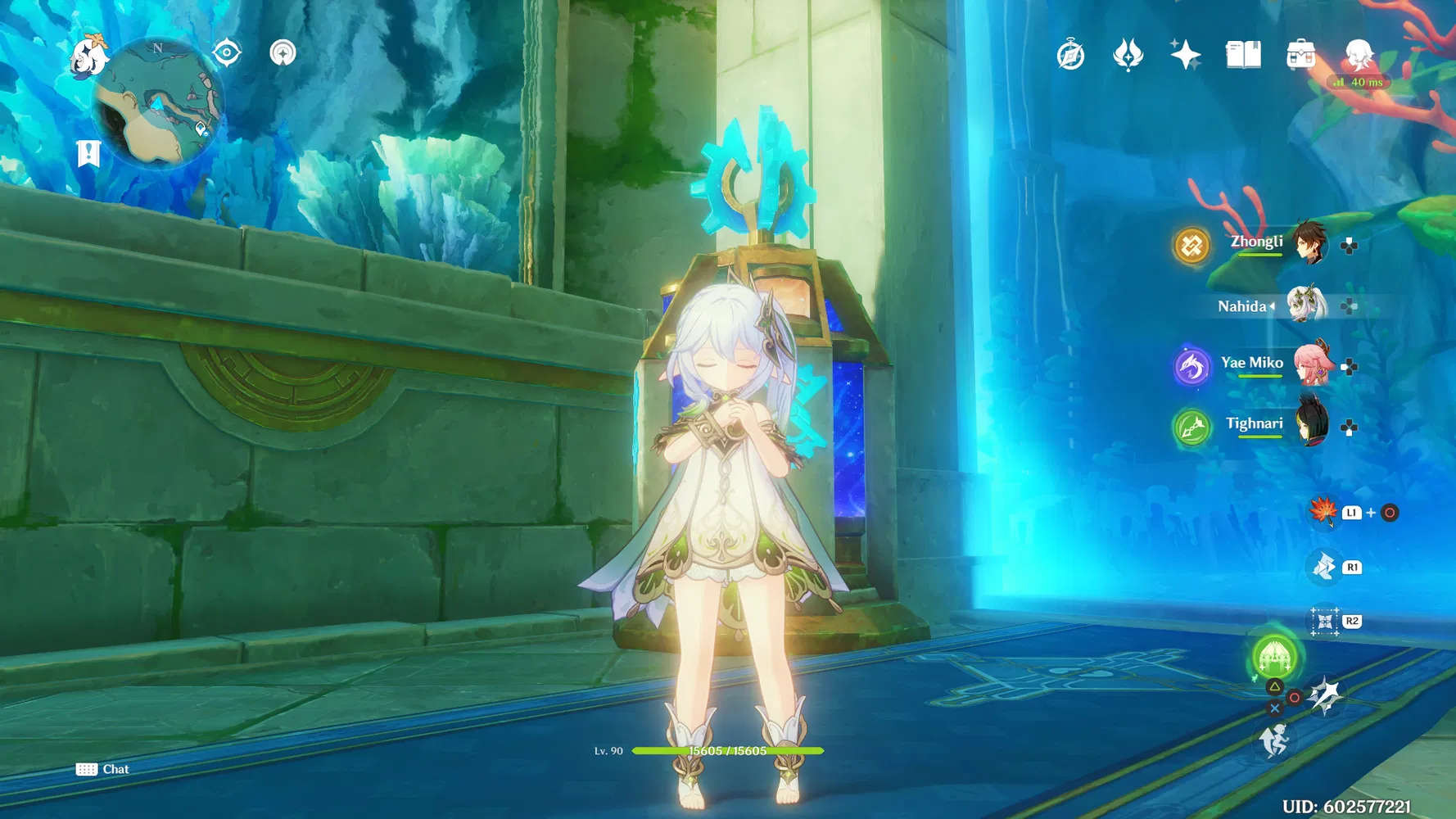Image resolution: width=1456 pixels, height=819 pixels.
Task: Open the quest exclamation banner below minimap
Action: 88,151
